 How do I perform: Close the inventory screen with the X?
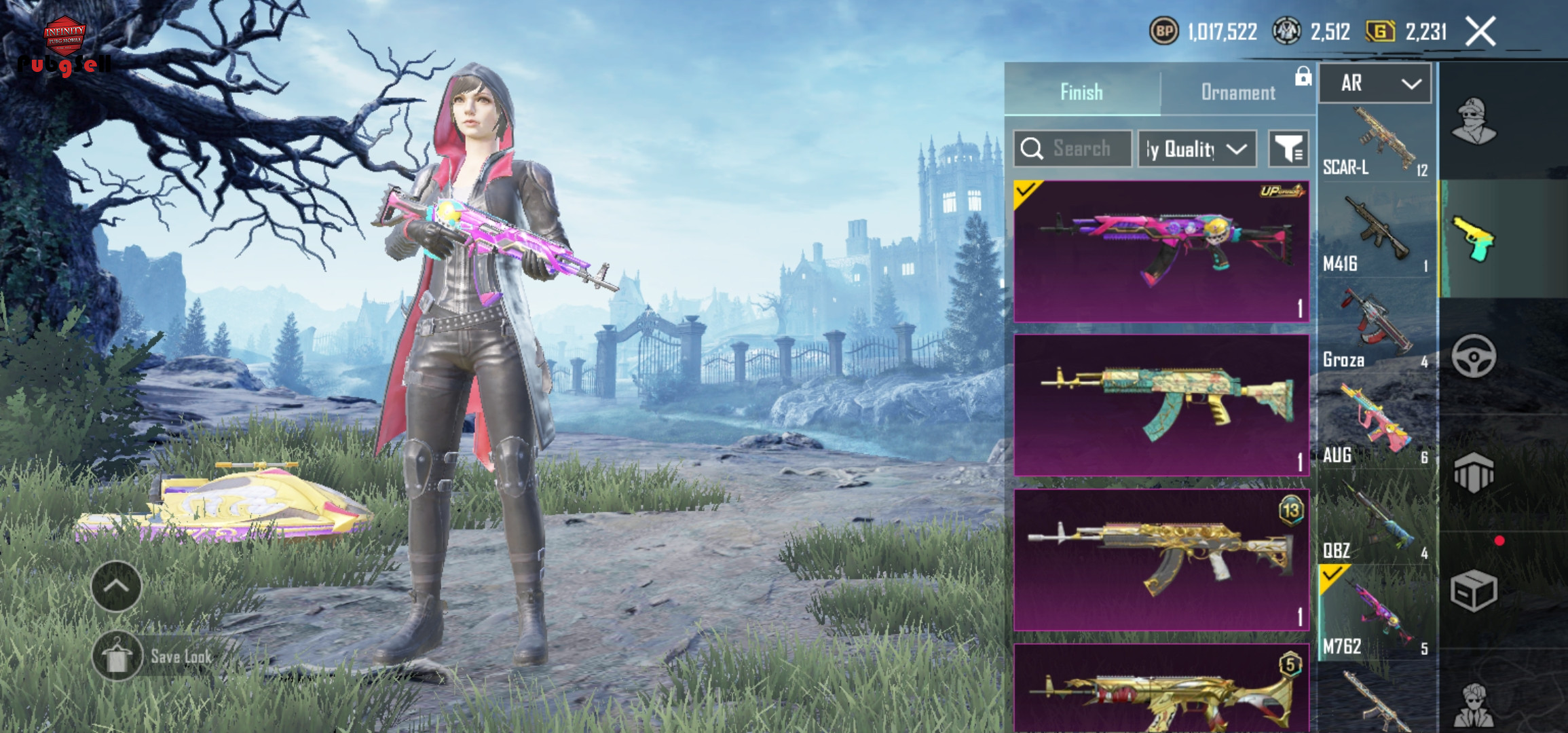[x=1480, y=32]
